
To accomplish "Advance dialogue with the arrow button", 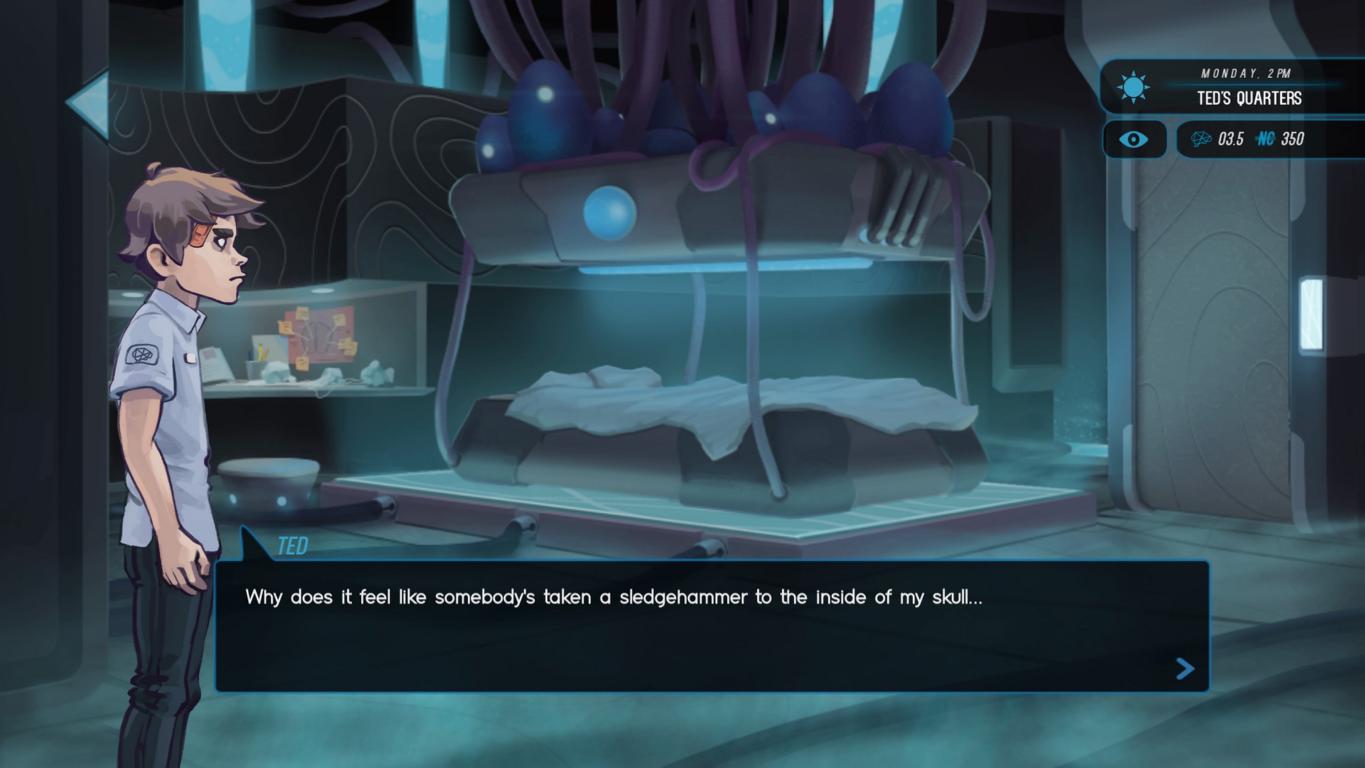I will click(x=1185, y=668).
